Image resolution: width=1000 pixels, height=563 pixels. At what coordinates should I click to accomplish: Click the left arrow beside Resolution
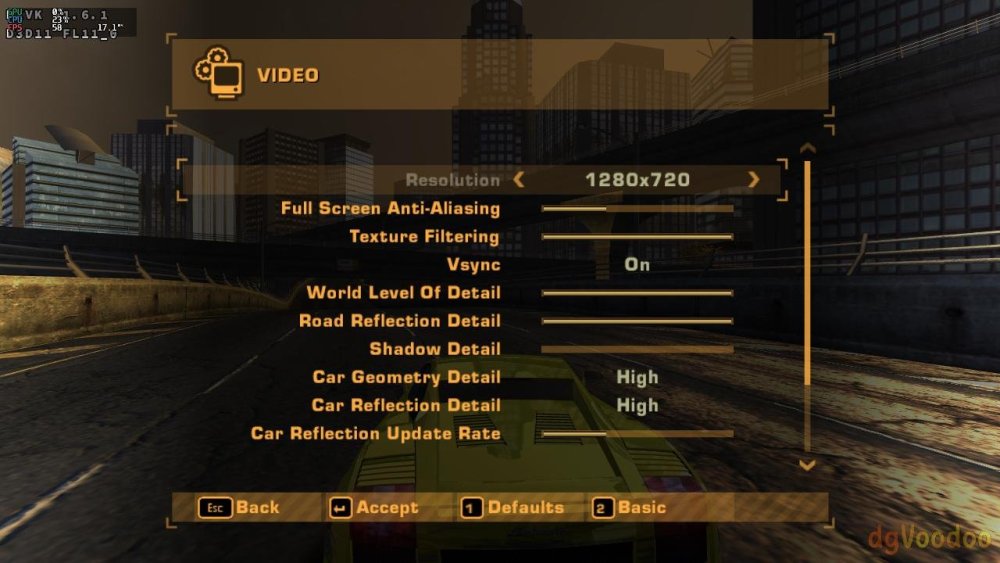click(518, 180)
